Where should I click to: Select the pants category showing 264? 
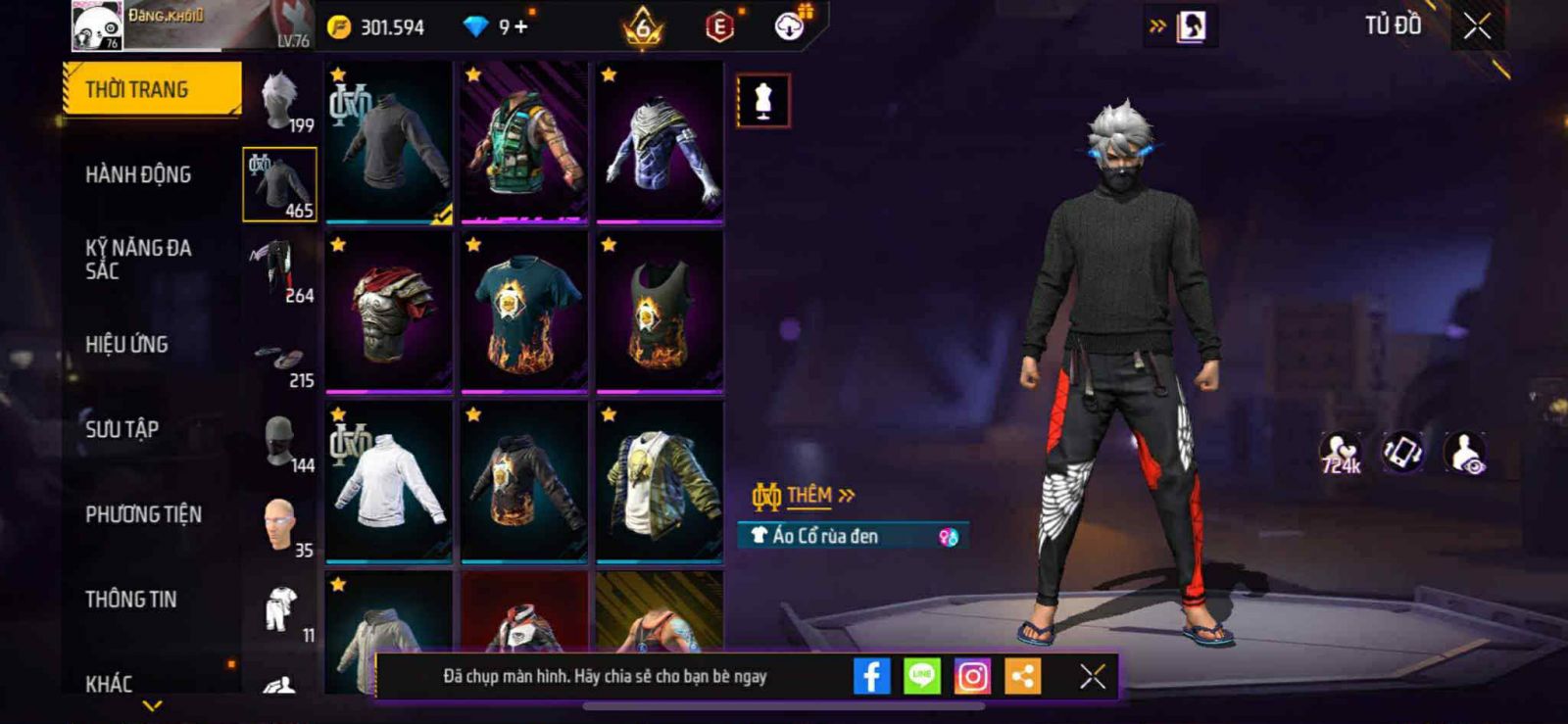(280, 270)
